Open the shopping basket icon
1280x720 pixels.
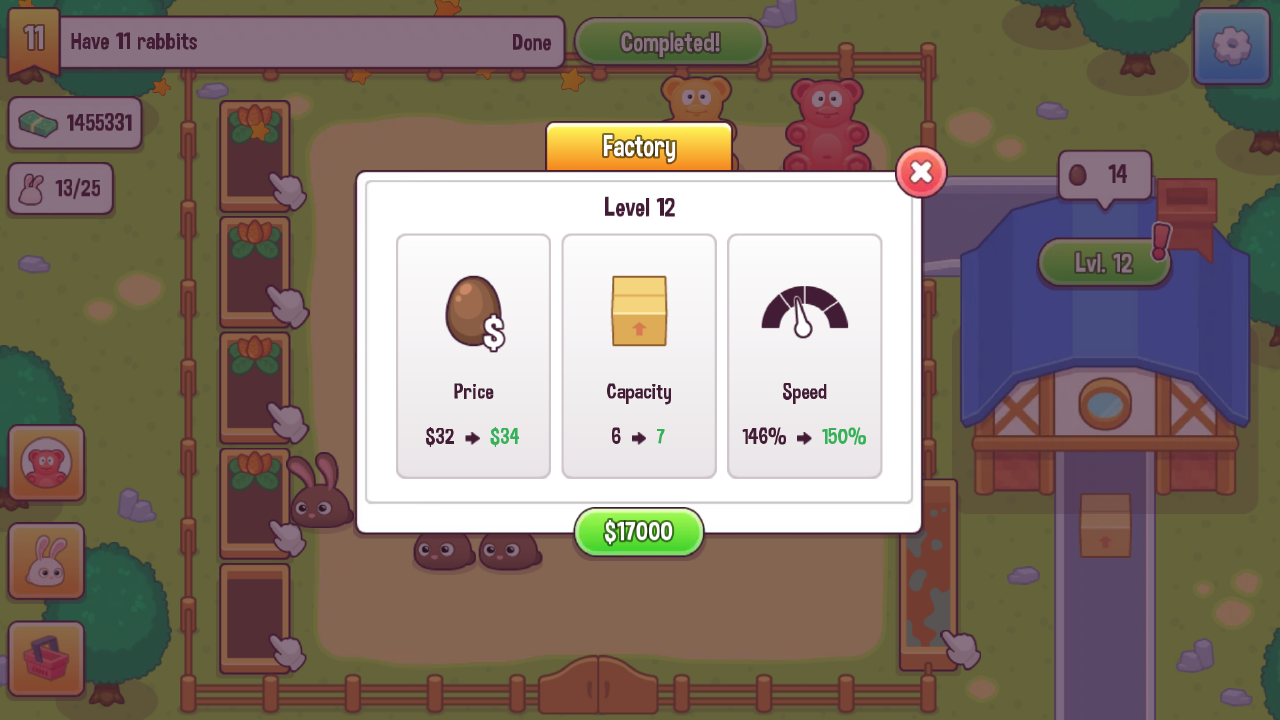45,658
